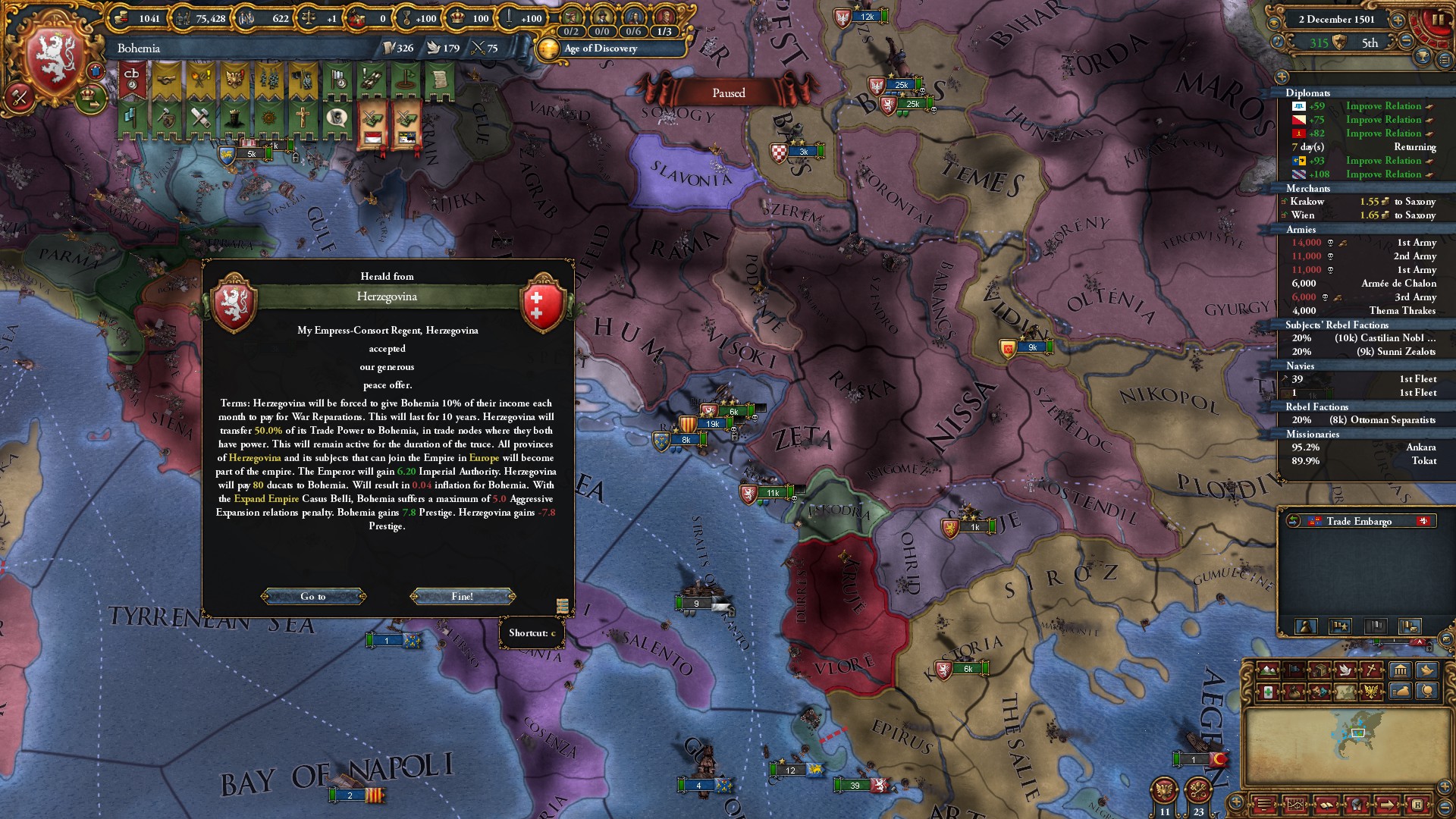This screenshot has height=819, width=1456.
Task: Switch to the terrain map mode
Action: pos(1268,670)
